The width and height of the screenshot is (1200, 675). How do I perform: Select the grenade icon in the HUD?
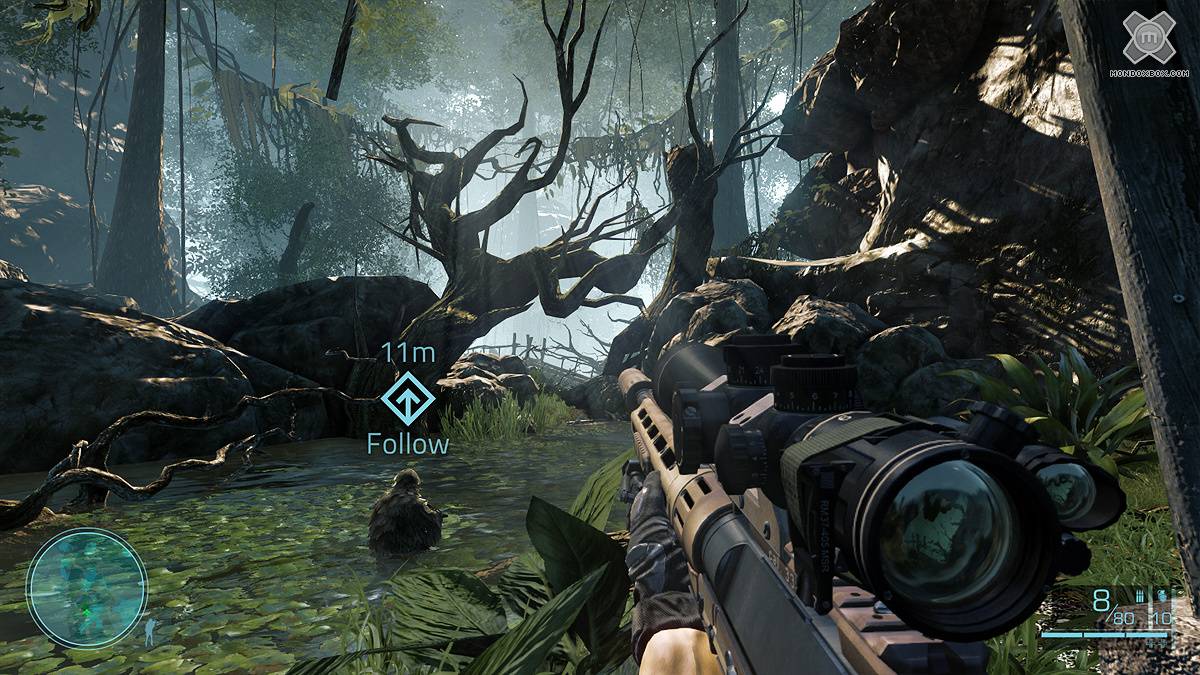[x=1161, y=596]
